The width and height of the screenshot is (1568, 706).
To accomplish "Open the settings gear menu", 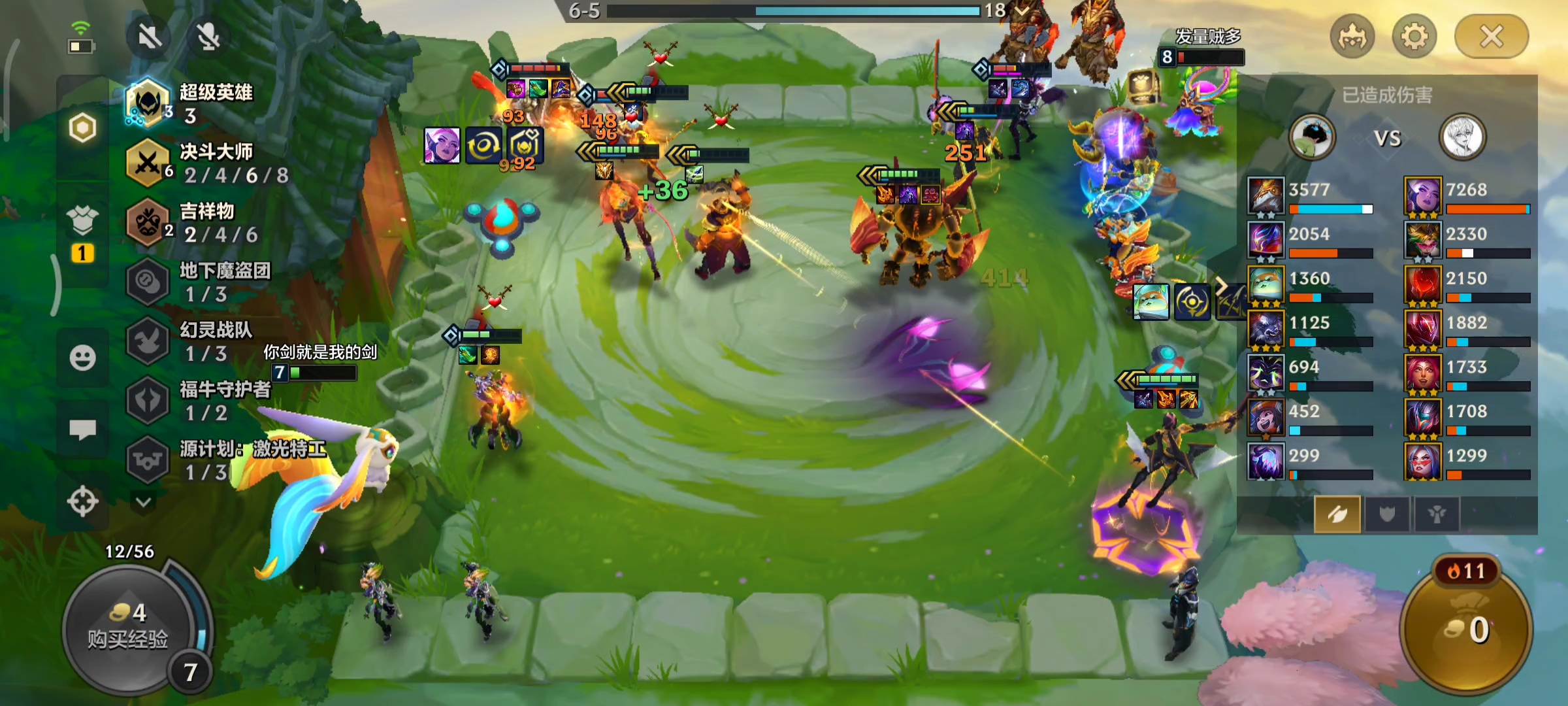I will 1414,37.
